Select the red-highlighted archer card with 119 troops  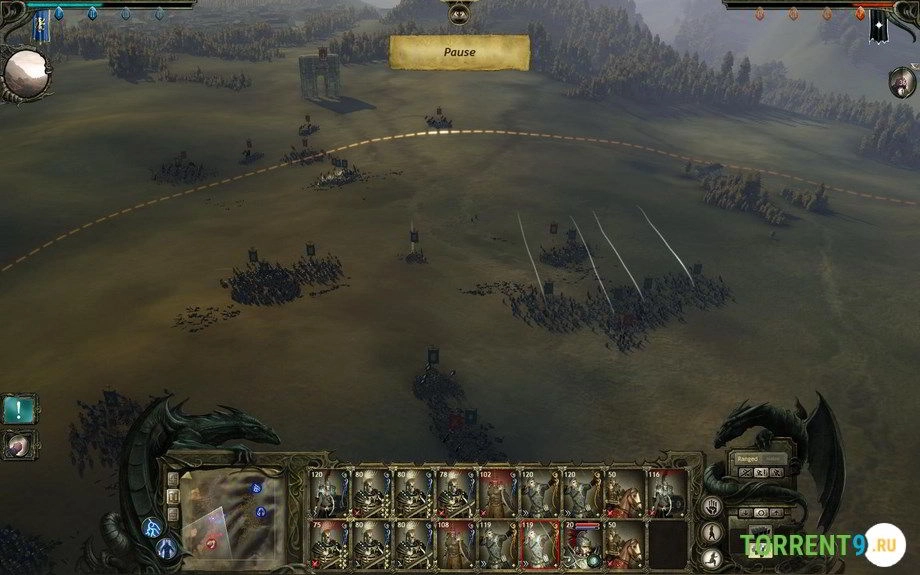point(540,544)
